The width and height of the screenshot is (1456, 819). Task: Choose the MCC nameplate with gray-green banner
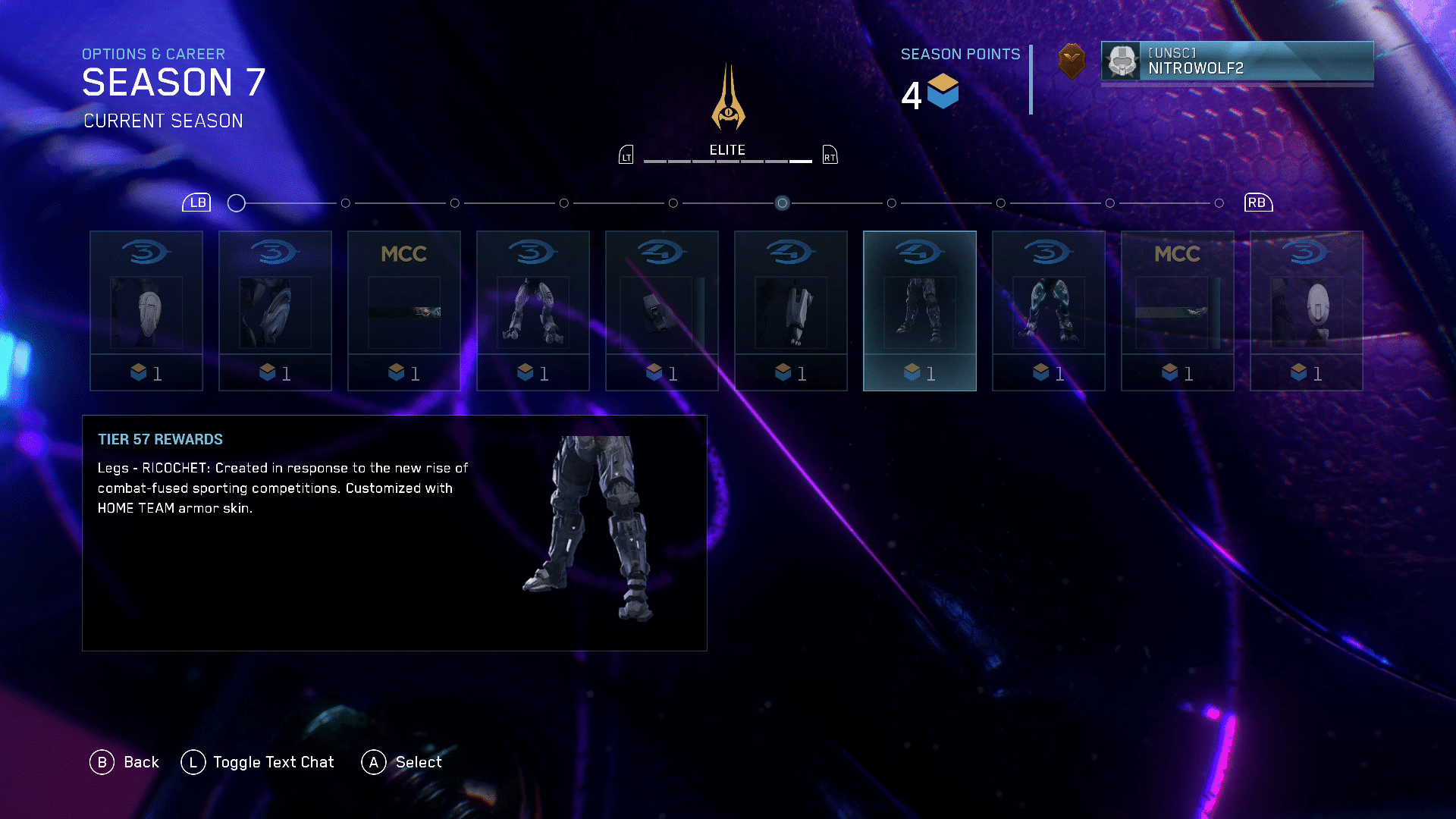(1177, 311)
